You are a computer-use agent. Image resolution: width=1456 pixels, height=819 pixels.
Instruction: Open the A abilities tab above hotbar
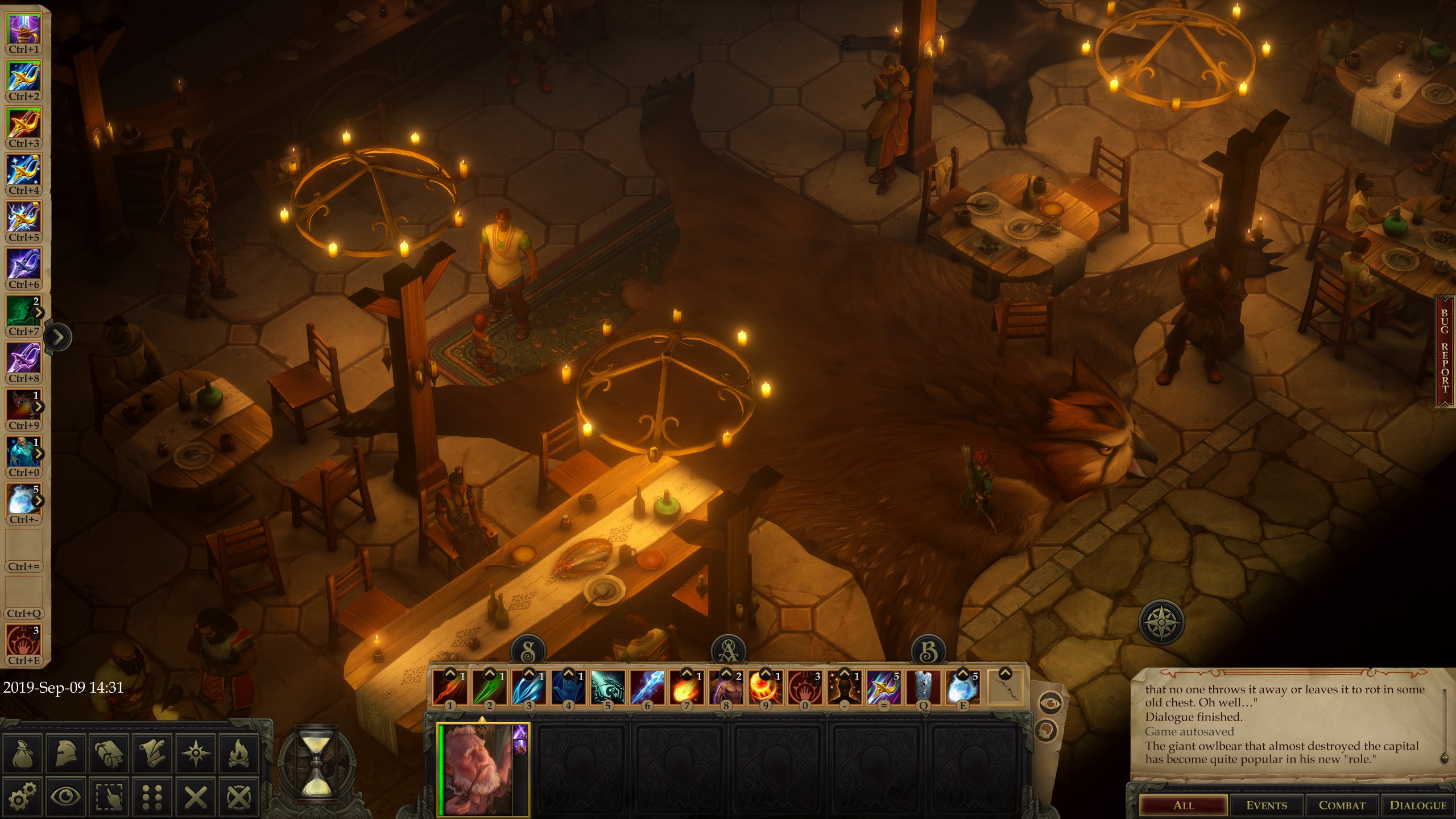729,651
